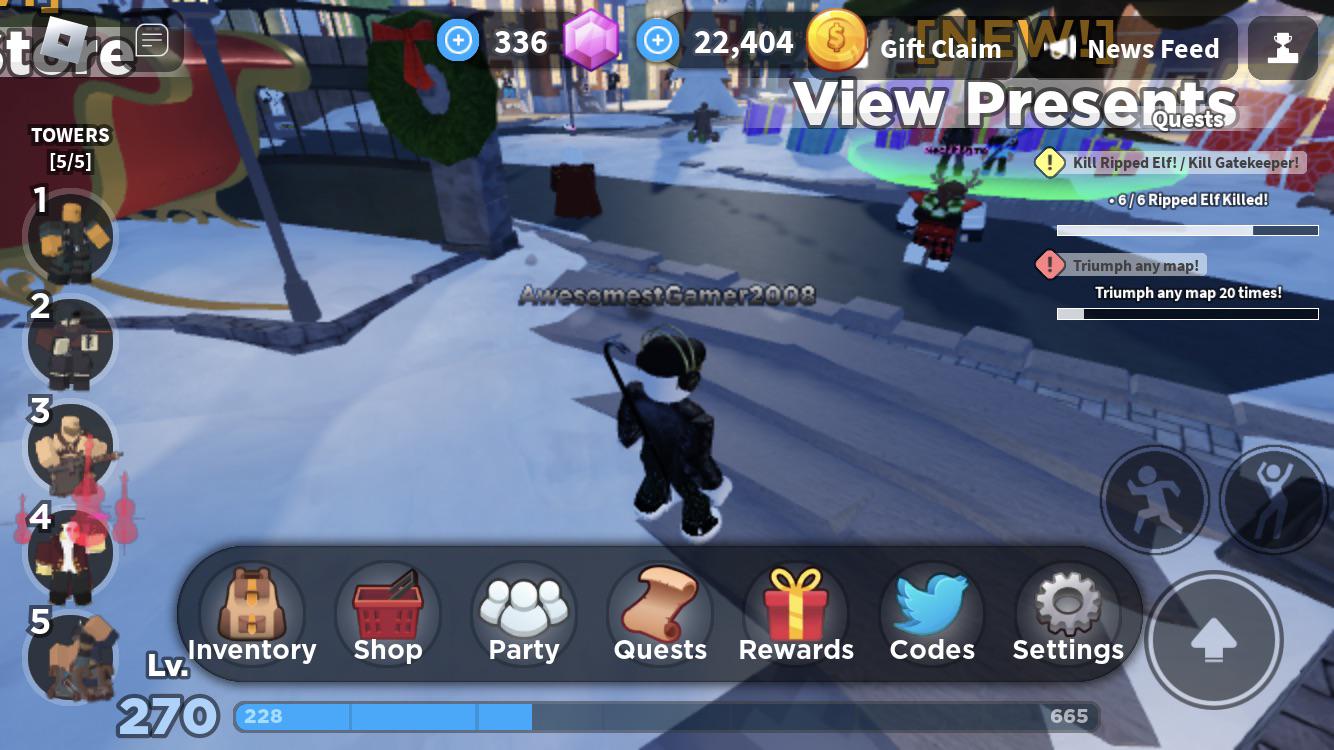The height and width of the screenshot is (750, 1334).
Task: Activate the sprint run icon
Action: pyautogui.click(x=1154, y=500)
